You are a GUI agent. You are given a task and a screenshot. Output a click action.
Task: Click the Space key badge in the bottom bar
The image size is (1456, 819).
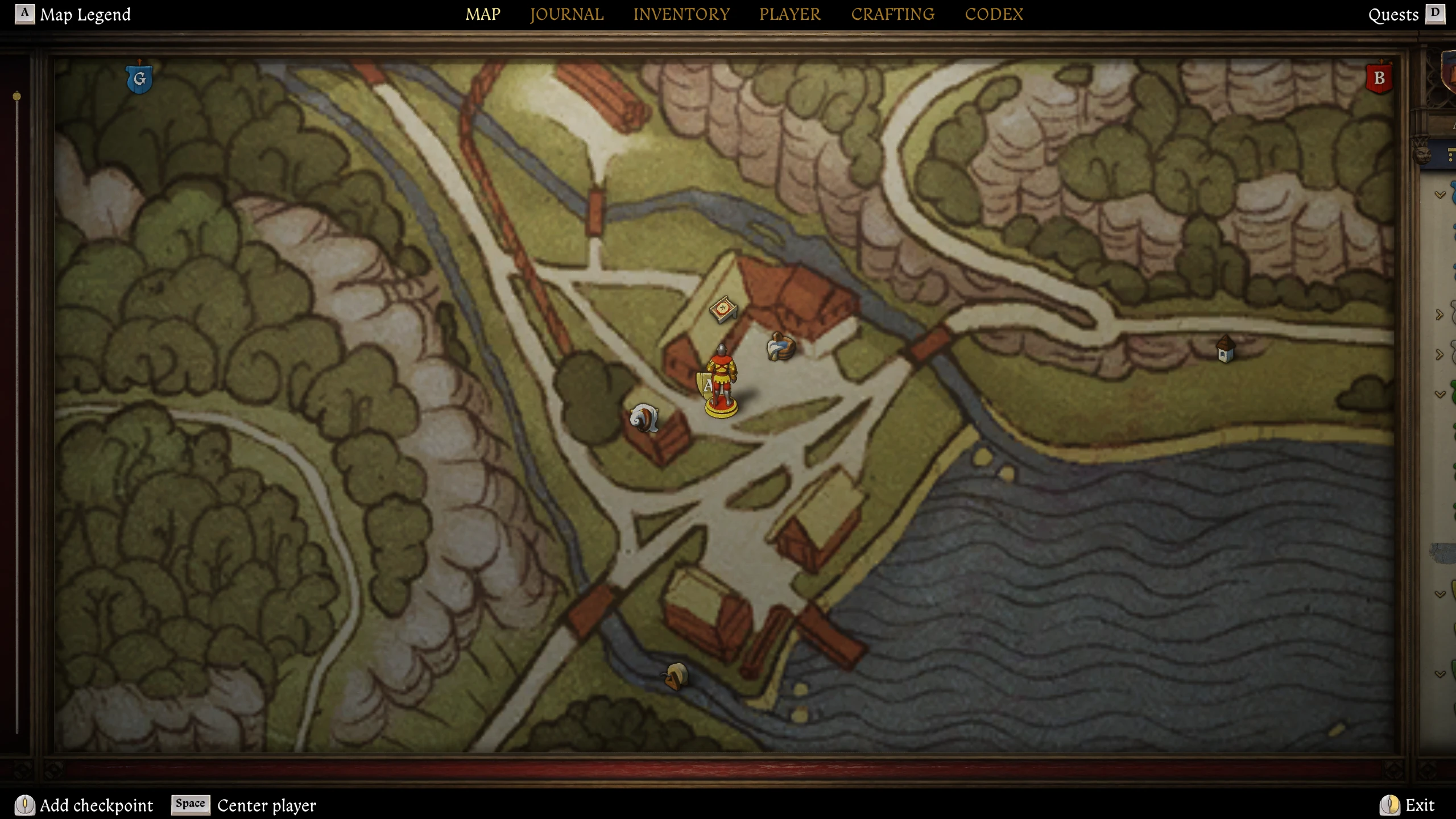189,805
